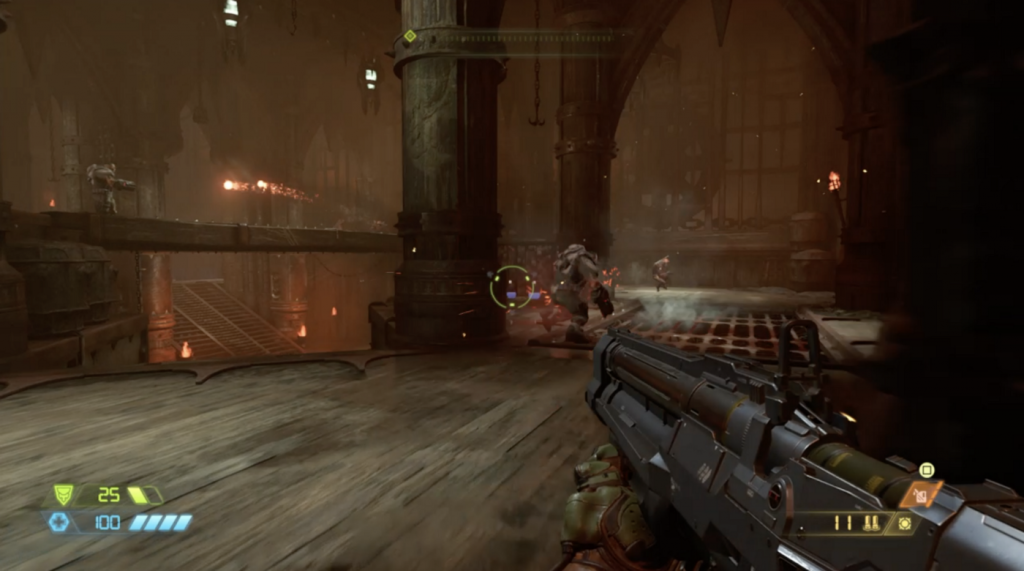Click the green armor shield icon
Viewport: 1024px width, 571px height.
(63, 494)
